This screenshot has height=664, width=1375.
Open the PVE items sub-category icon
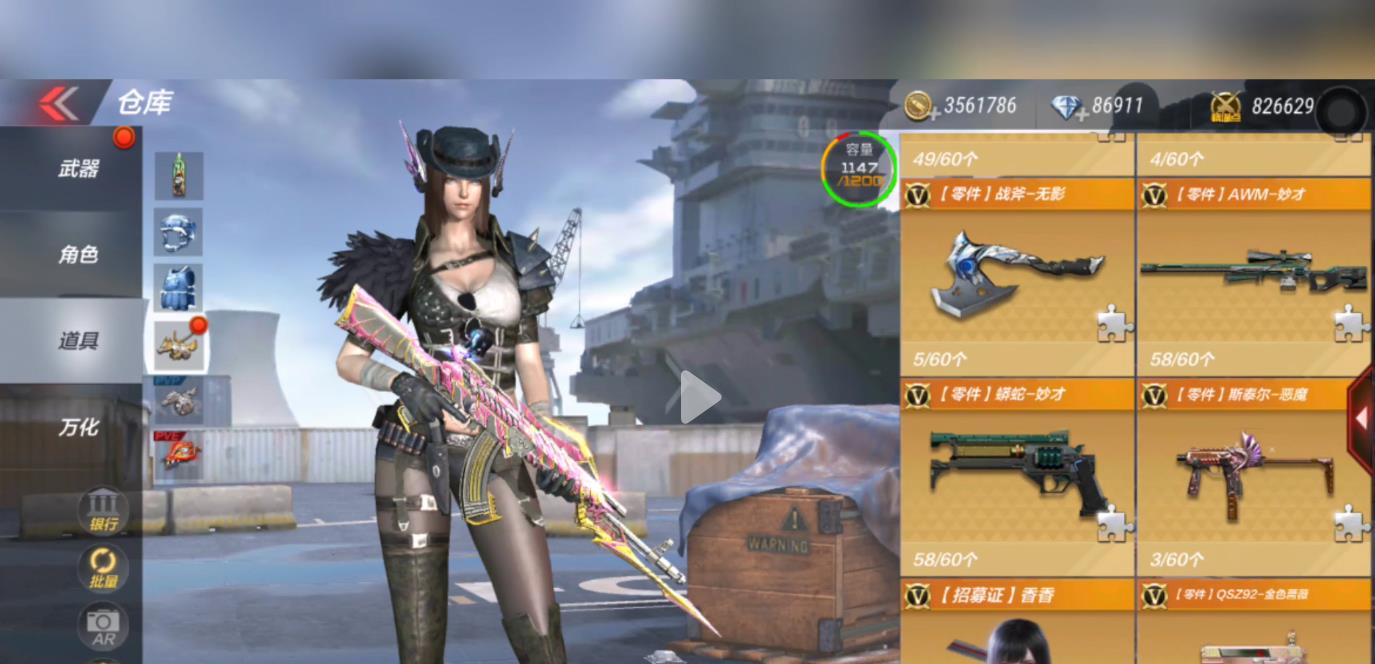point(179,454)
